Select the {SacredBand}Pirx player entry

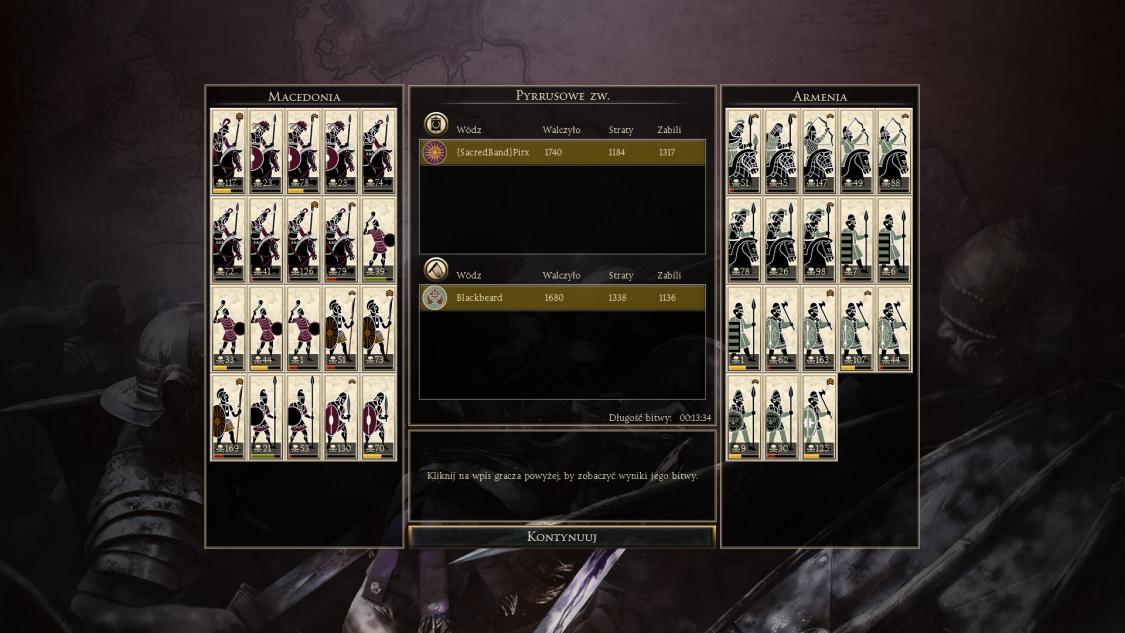(562, 152)
